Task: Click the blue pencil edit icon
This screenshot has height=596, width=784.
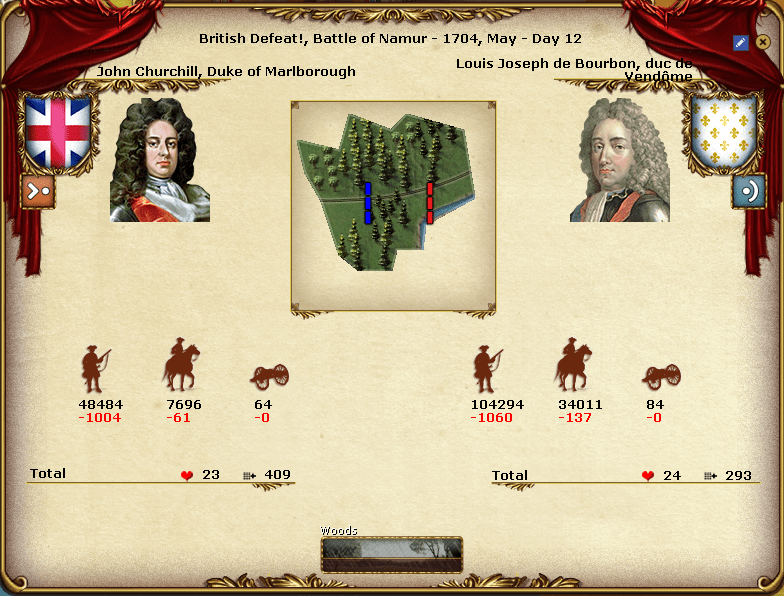Action: click(740, 42)
